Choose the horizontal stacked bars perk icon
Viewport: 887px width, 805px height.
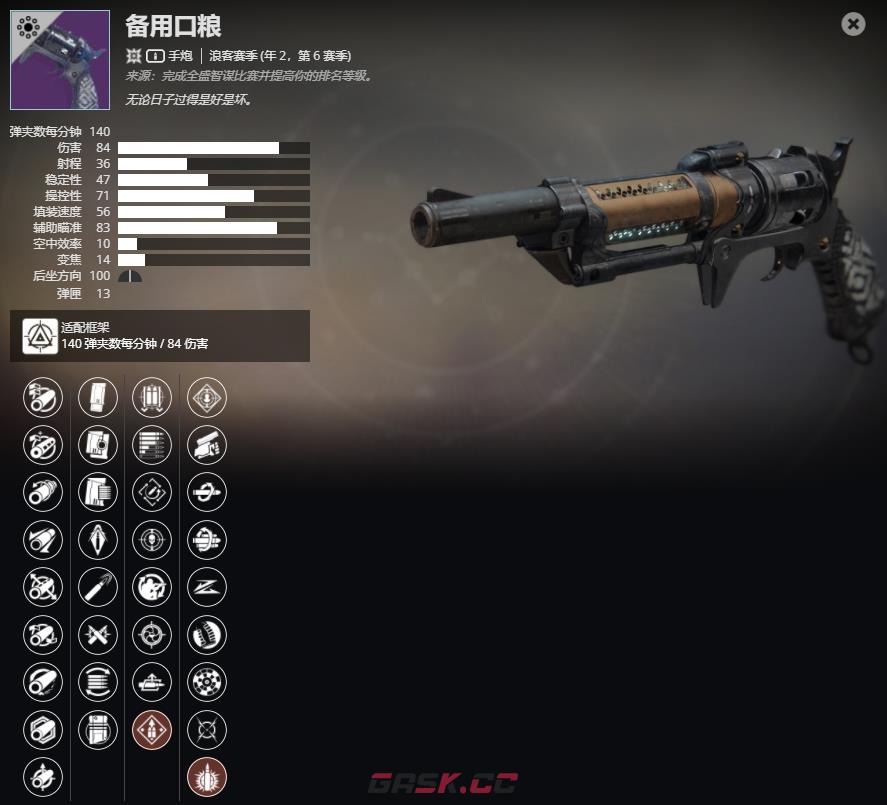[x=152, y=445]
